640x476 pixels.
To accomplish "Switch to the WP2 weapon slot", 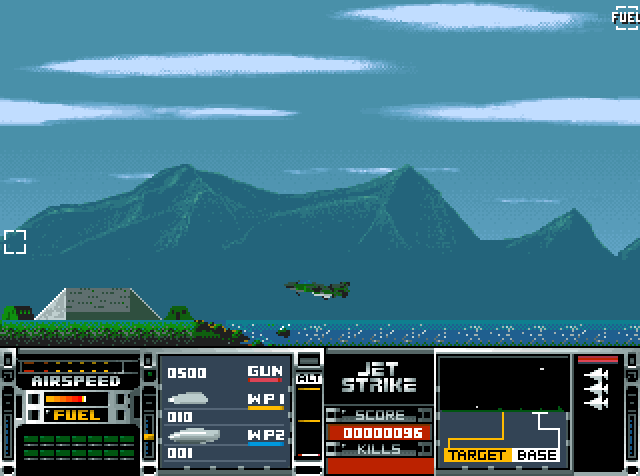I will 265,436.
